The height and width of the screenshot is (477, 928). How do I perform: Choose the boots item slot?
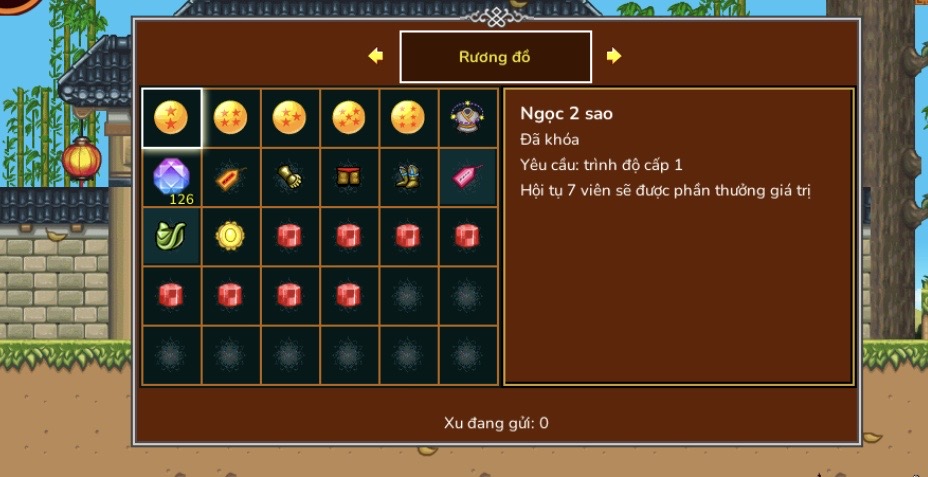[x=407, y=177]
